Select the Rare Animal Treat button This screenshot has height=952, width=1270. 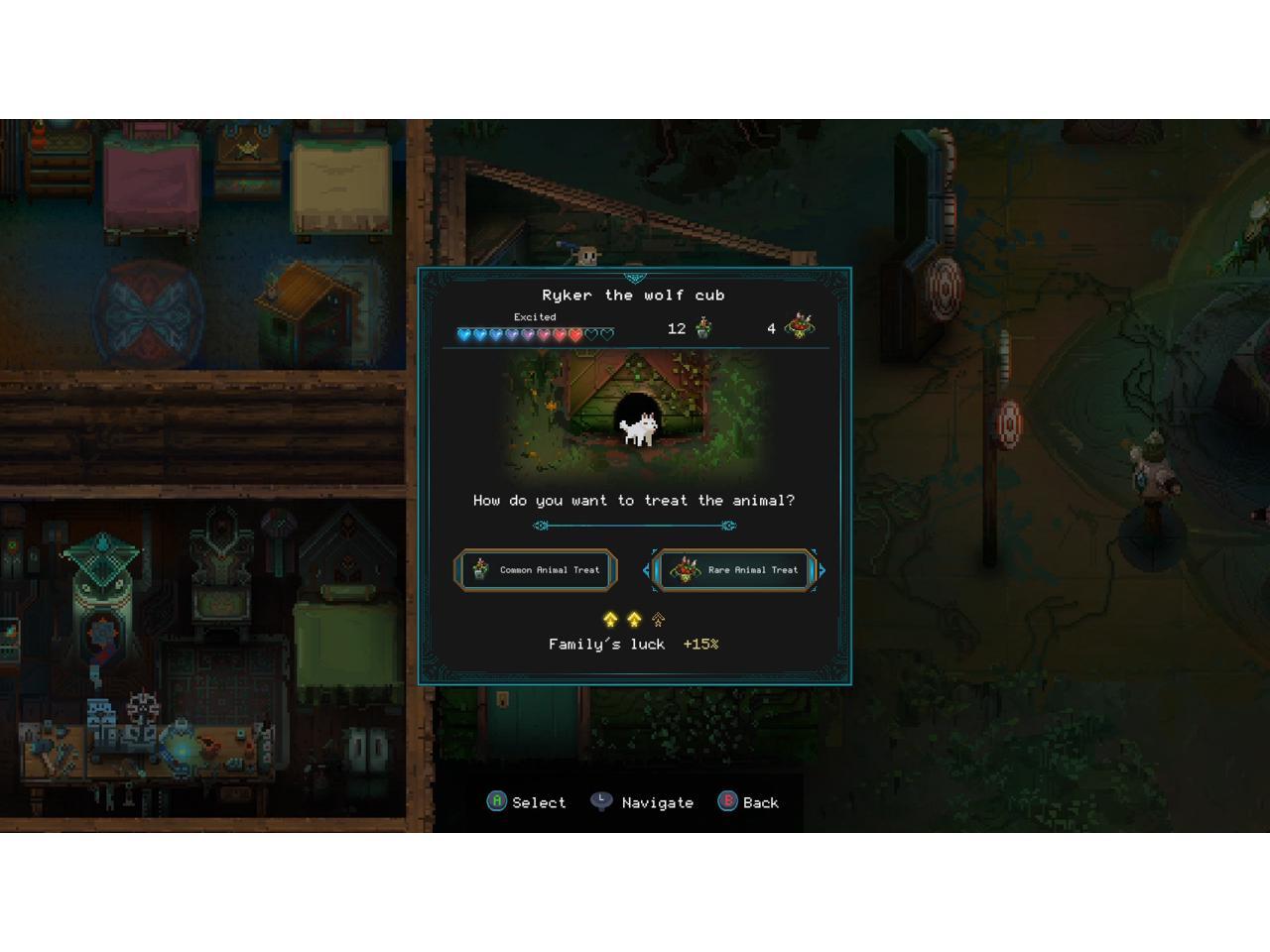tap(735, 570)
